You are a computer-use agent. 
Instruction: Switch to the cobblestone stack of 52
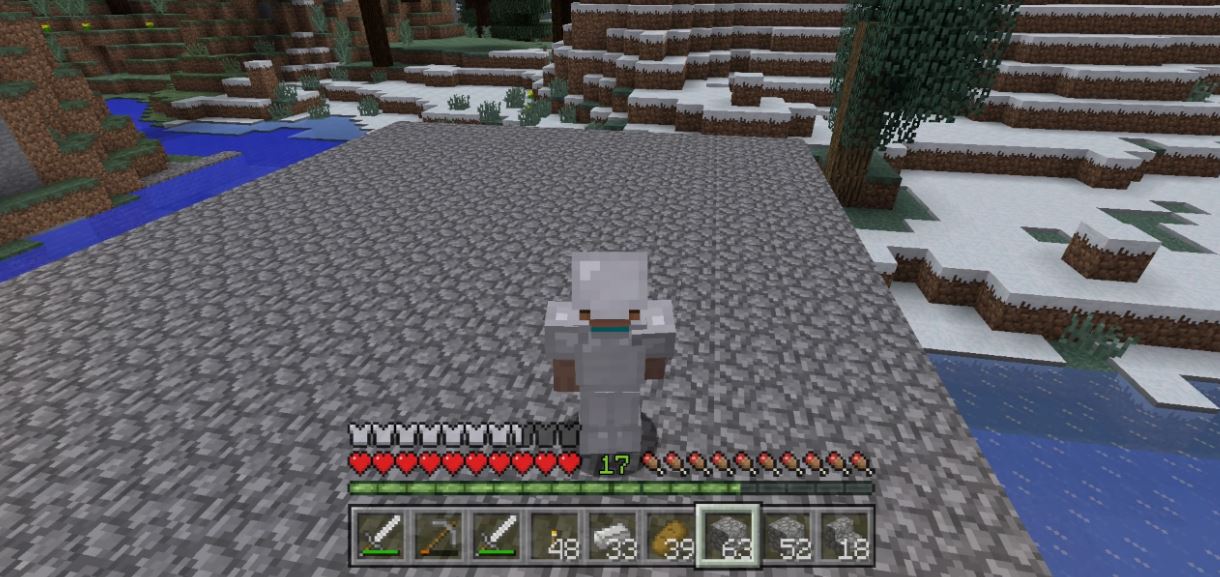(787, 534)
